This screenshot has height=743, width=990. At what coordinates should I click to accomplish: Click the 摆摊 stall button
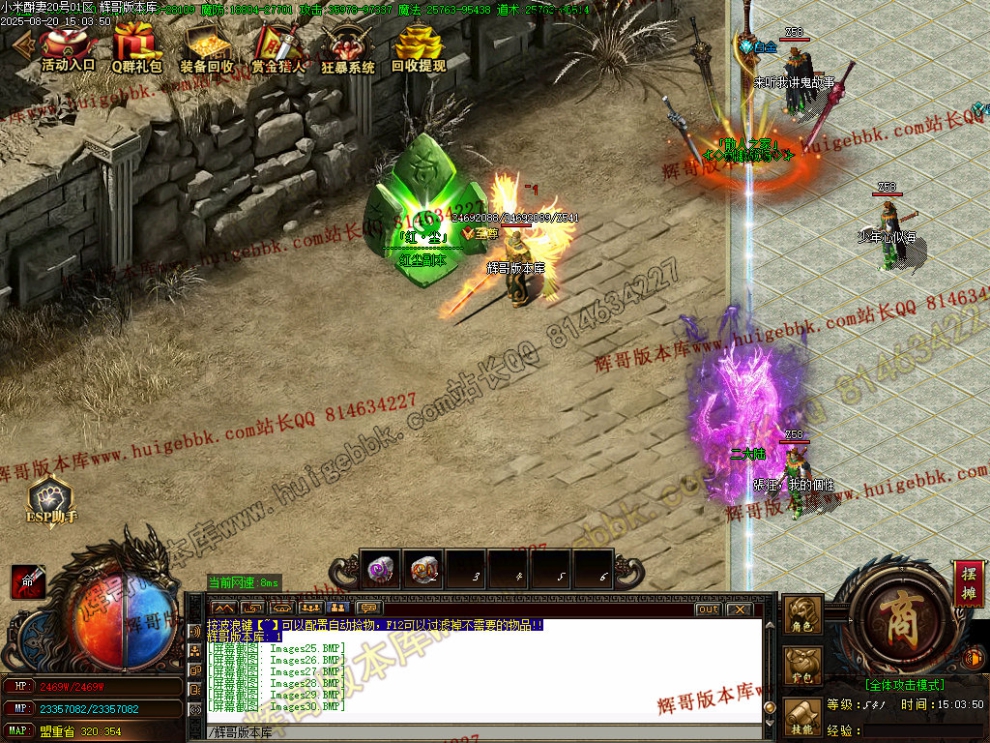pos(967,583)
